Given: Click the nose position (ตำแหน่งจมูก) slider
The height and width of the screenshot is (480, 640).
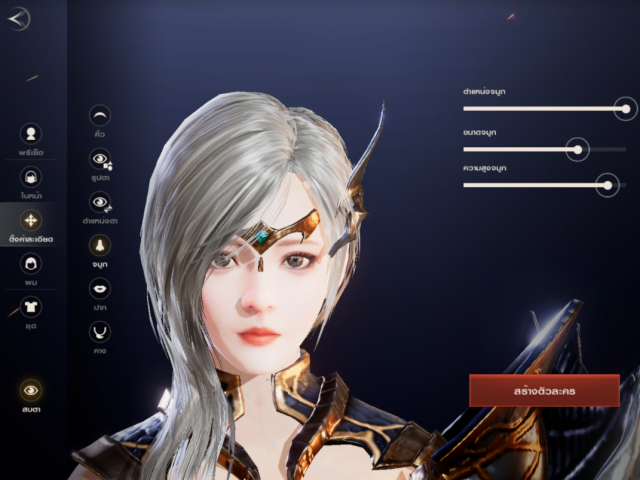Looking at the screenshot, I should click(626, 108).
